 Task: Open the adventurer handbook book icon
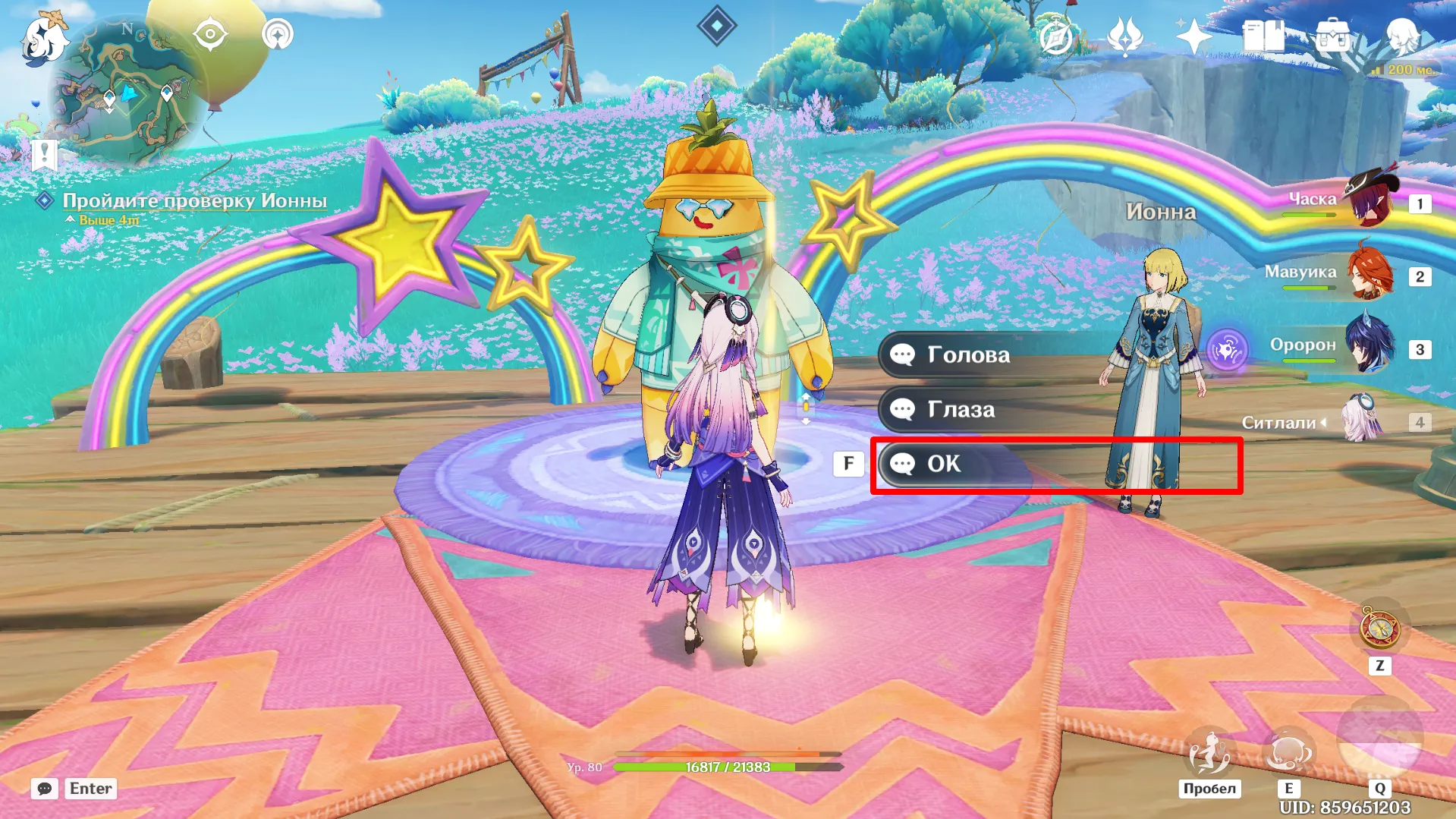[1263, 36]
